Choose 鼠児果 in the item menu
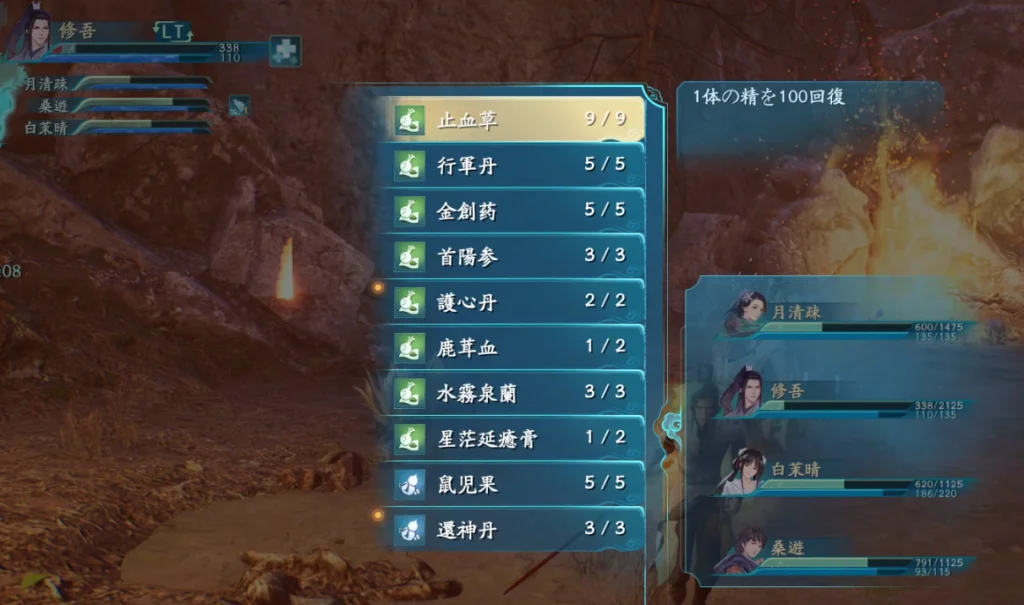Viewport: 1024px width, 605px height. (510, 484)
